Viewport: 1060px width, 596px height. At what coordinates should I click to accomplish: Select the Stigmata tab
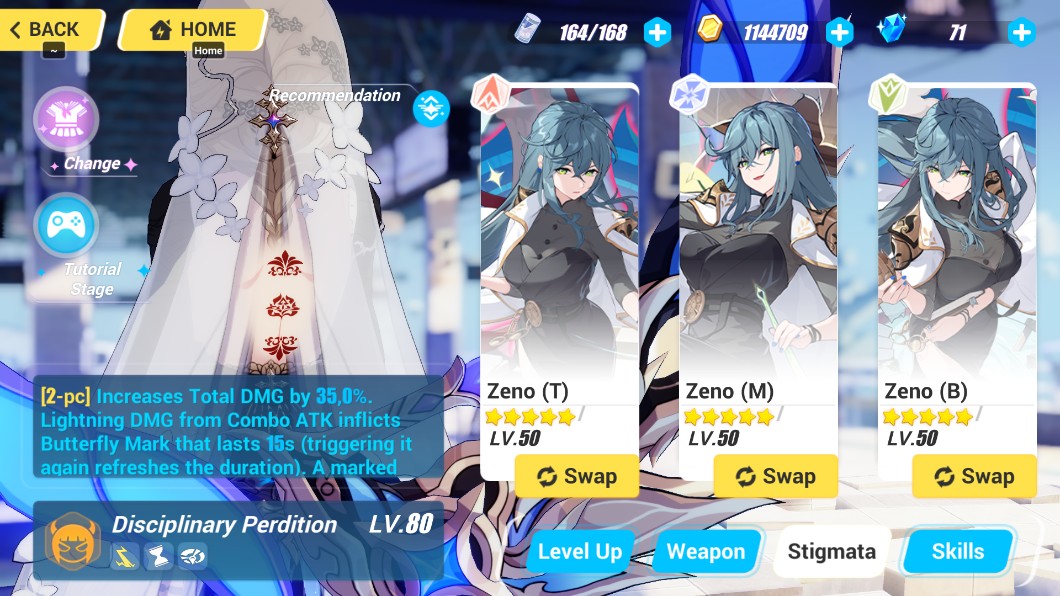pyautogui.click(x=831, y=551)
